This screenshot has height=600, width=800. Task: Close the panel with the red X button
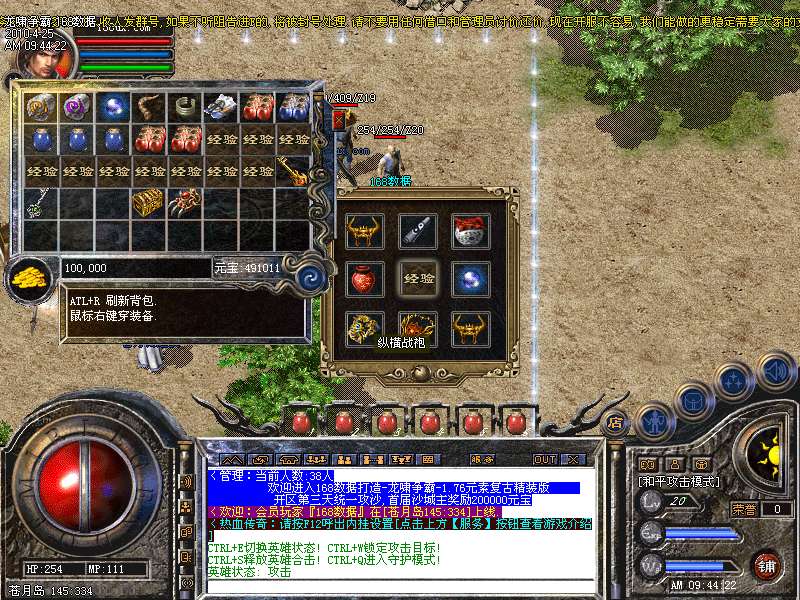(338, 119)
